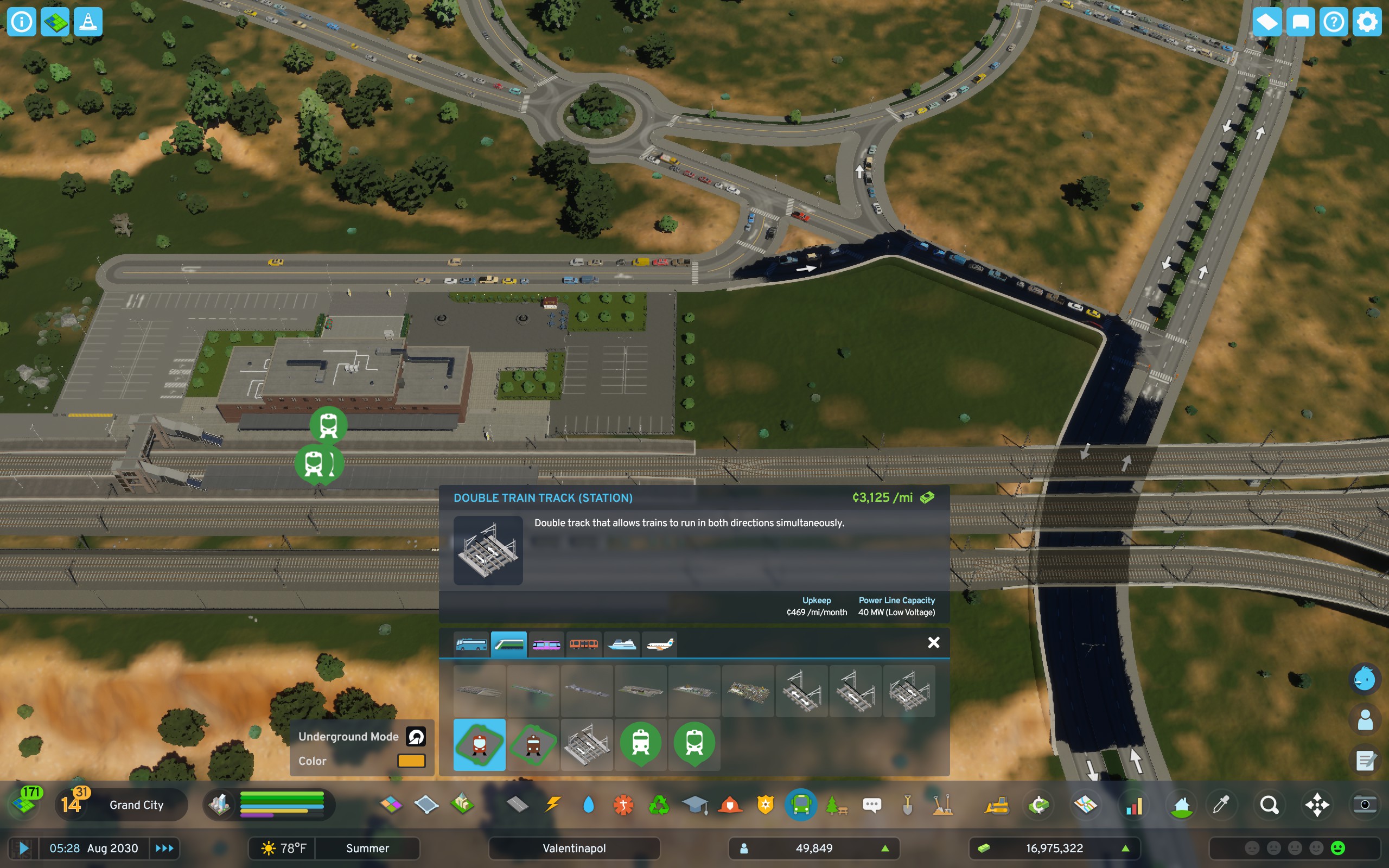Open the Economy panel

[x=1040, y=805]
